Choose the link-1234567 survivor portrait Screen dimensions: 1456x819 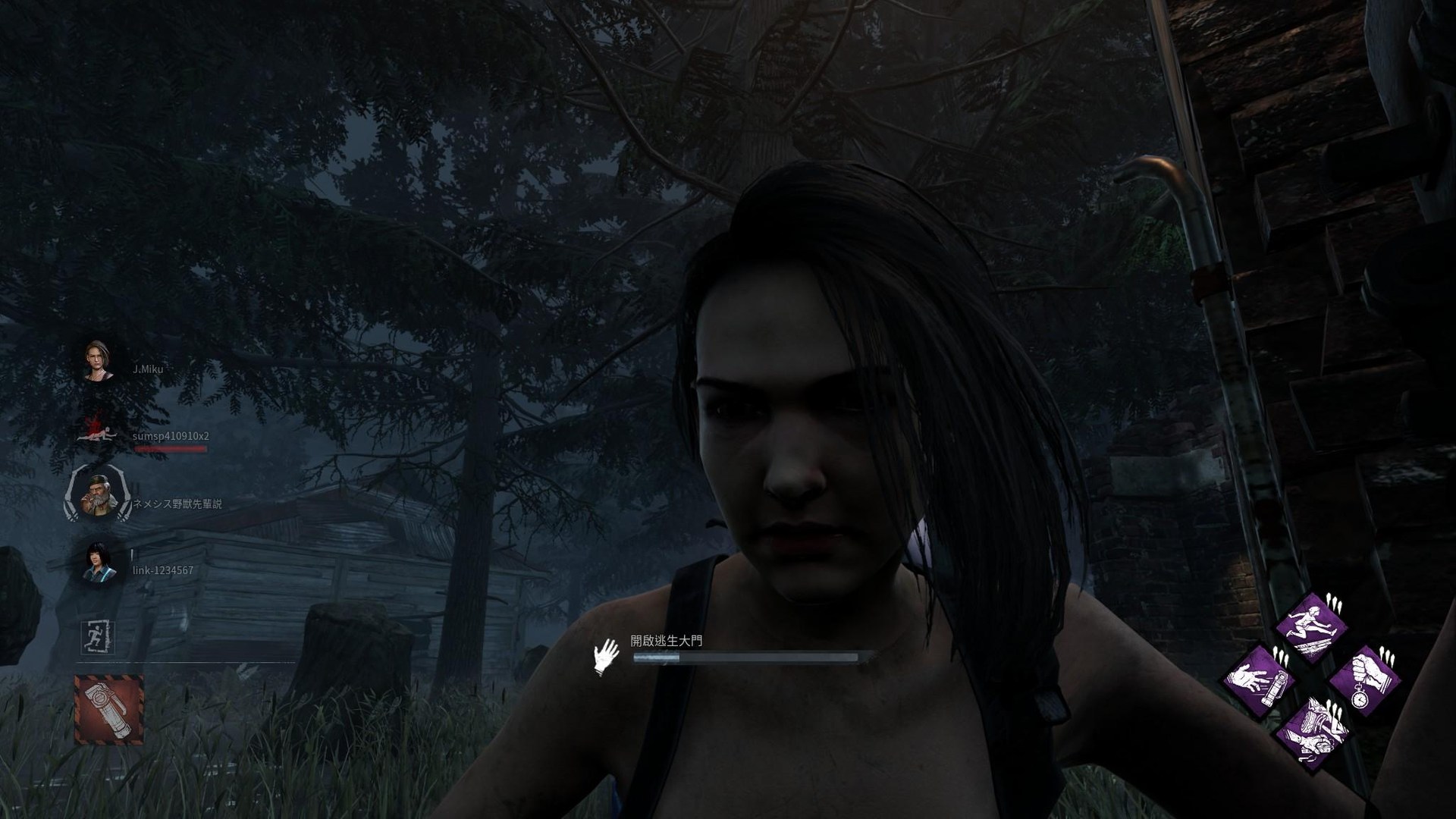click(99, 563)
